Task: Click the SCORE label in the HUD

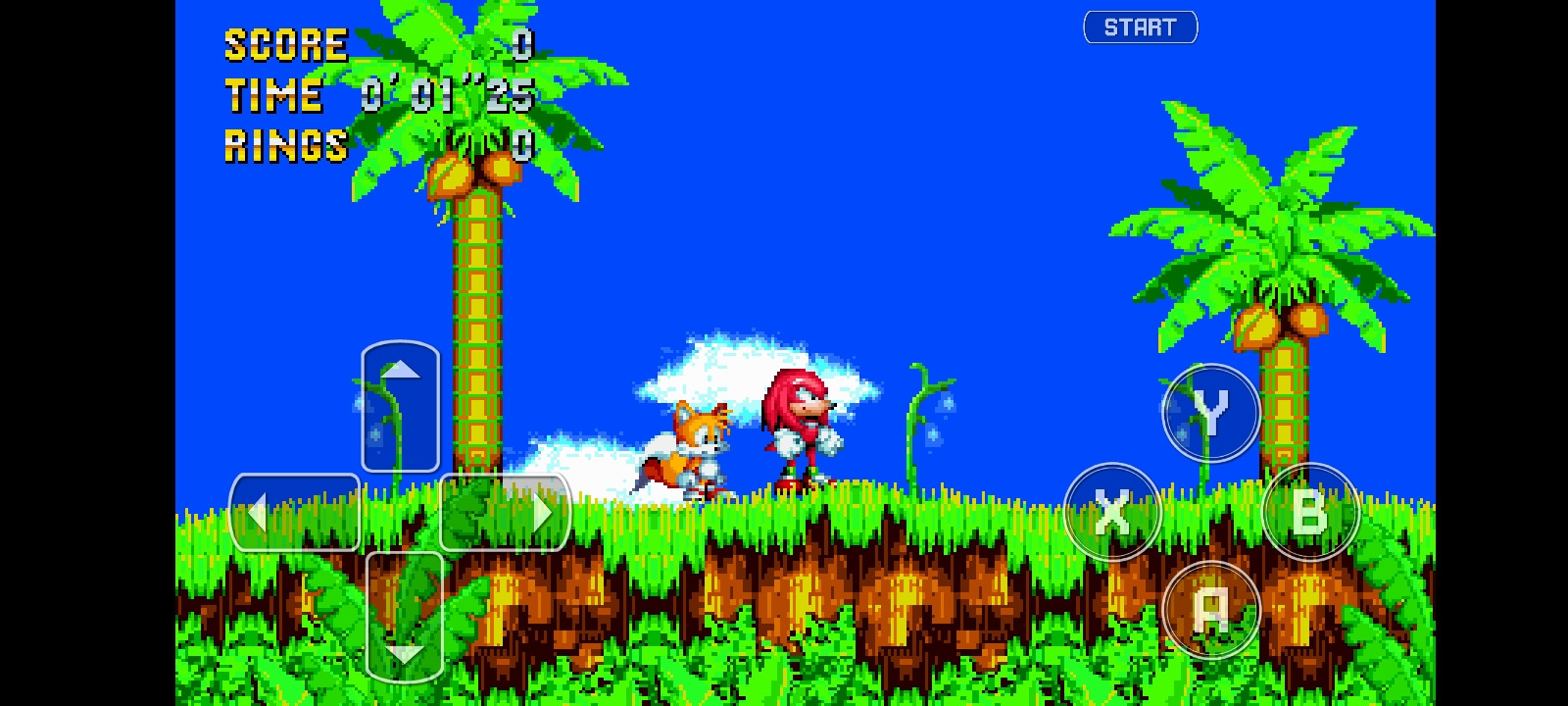Action: pyautogui.click(x=283, y=43)
